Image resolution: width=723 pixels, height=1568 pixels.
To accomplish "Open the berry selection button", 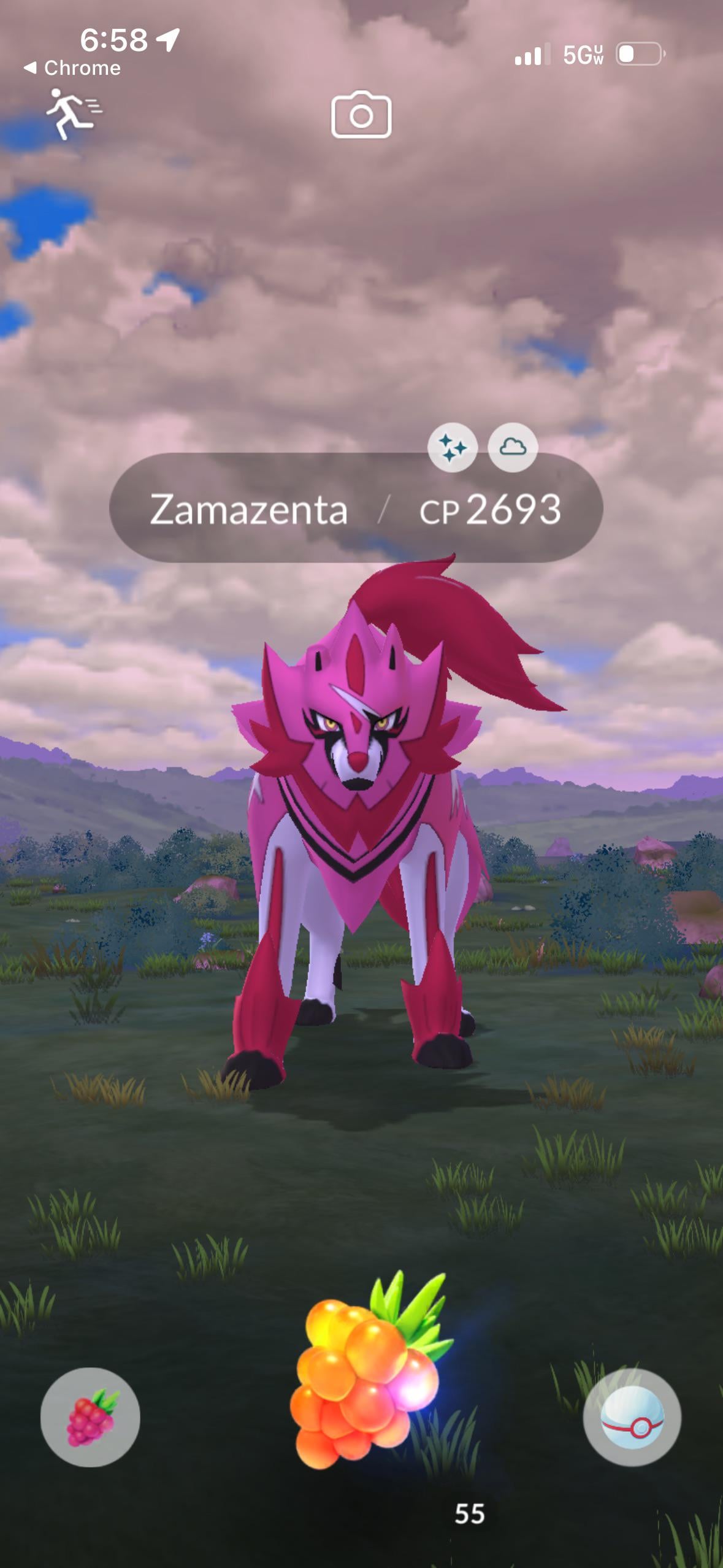I will coord(90,1417).
